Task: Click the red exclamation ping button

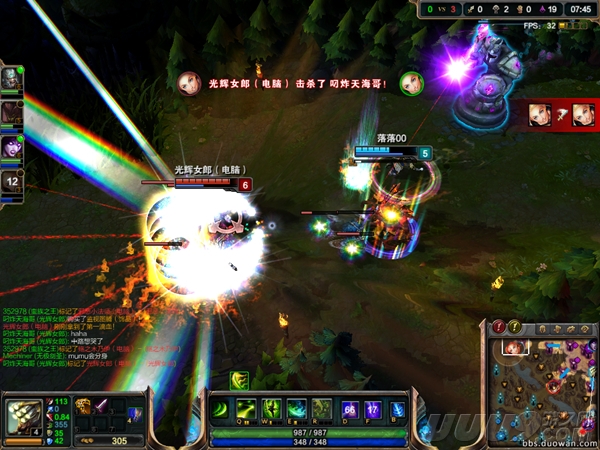Action: pos(499,327)
